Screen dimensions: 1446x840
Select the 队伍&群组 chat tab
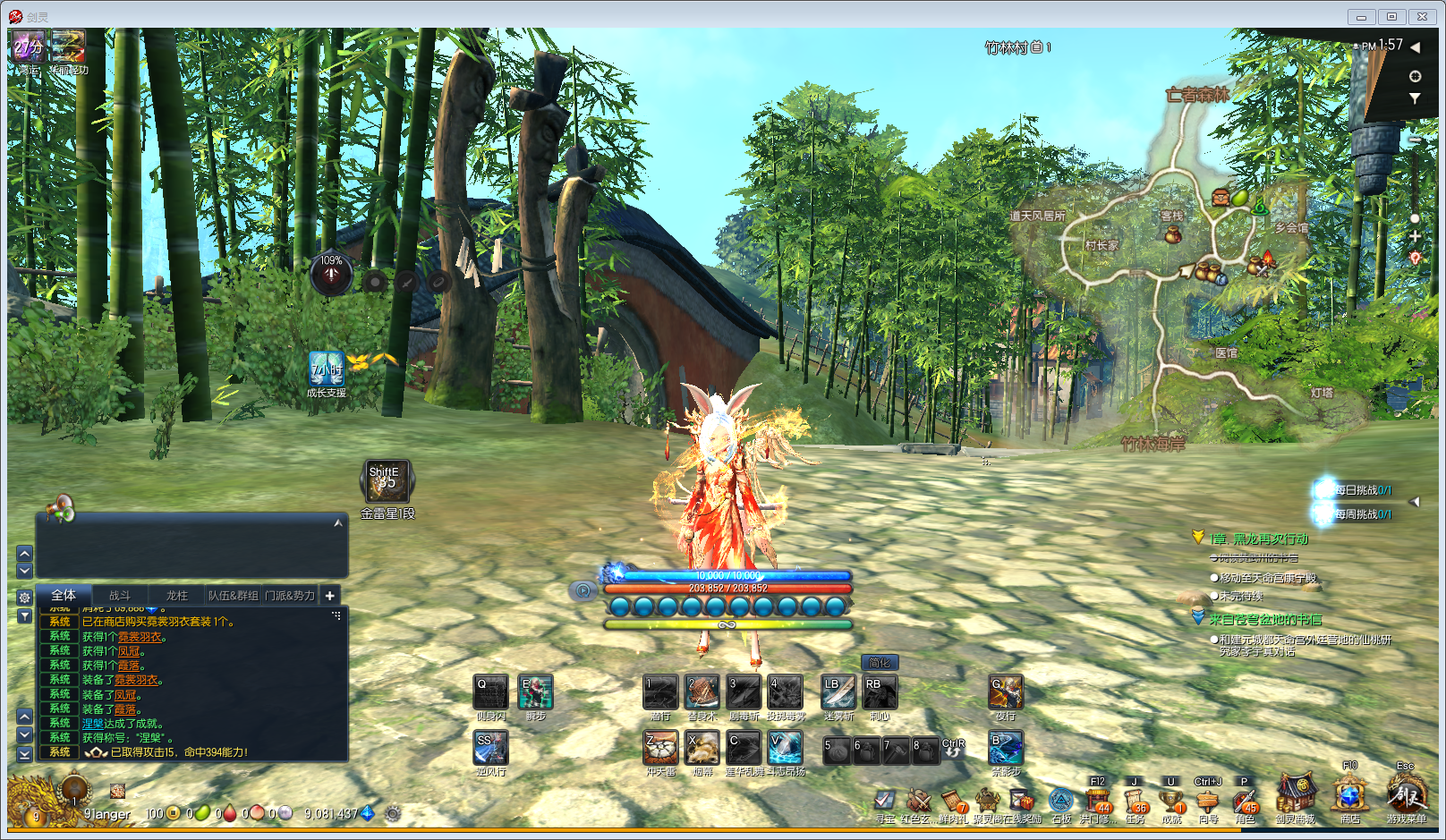coord(233,596)
